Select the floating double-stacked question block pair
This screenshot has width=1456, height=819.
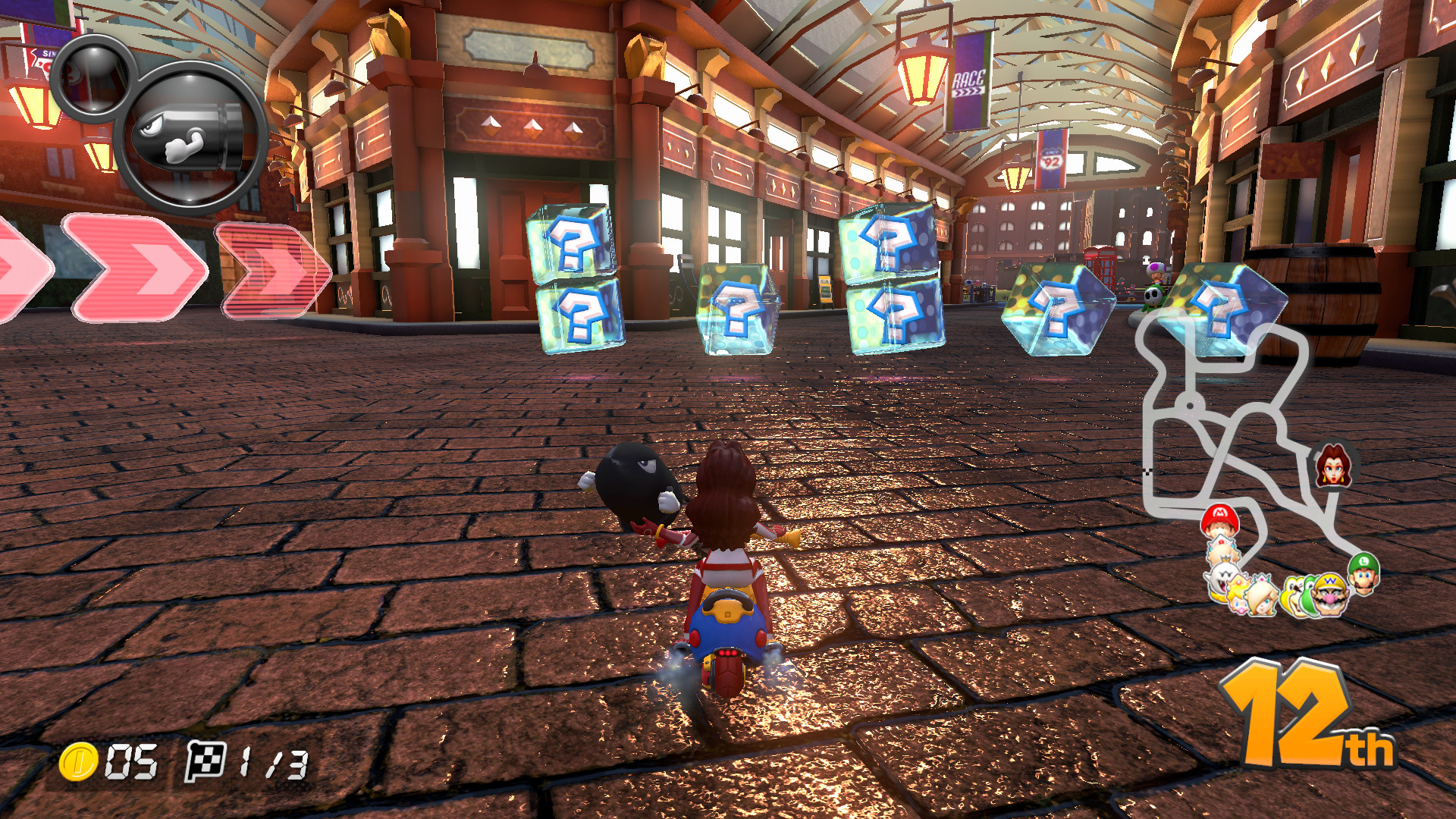[574, 281]
